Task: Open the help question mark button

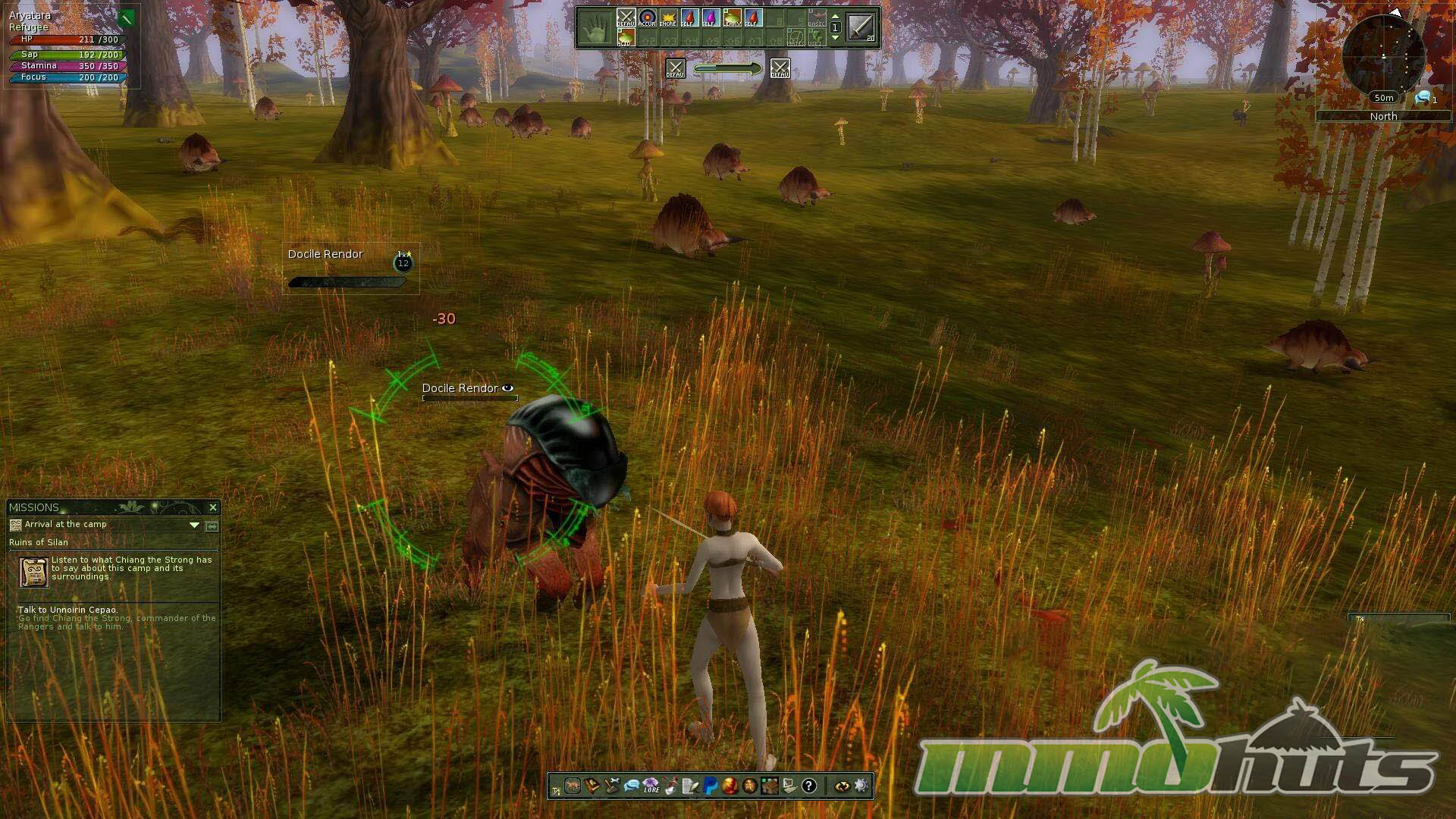Action: (x=808, y=786)
